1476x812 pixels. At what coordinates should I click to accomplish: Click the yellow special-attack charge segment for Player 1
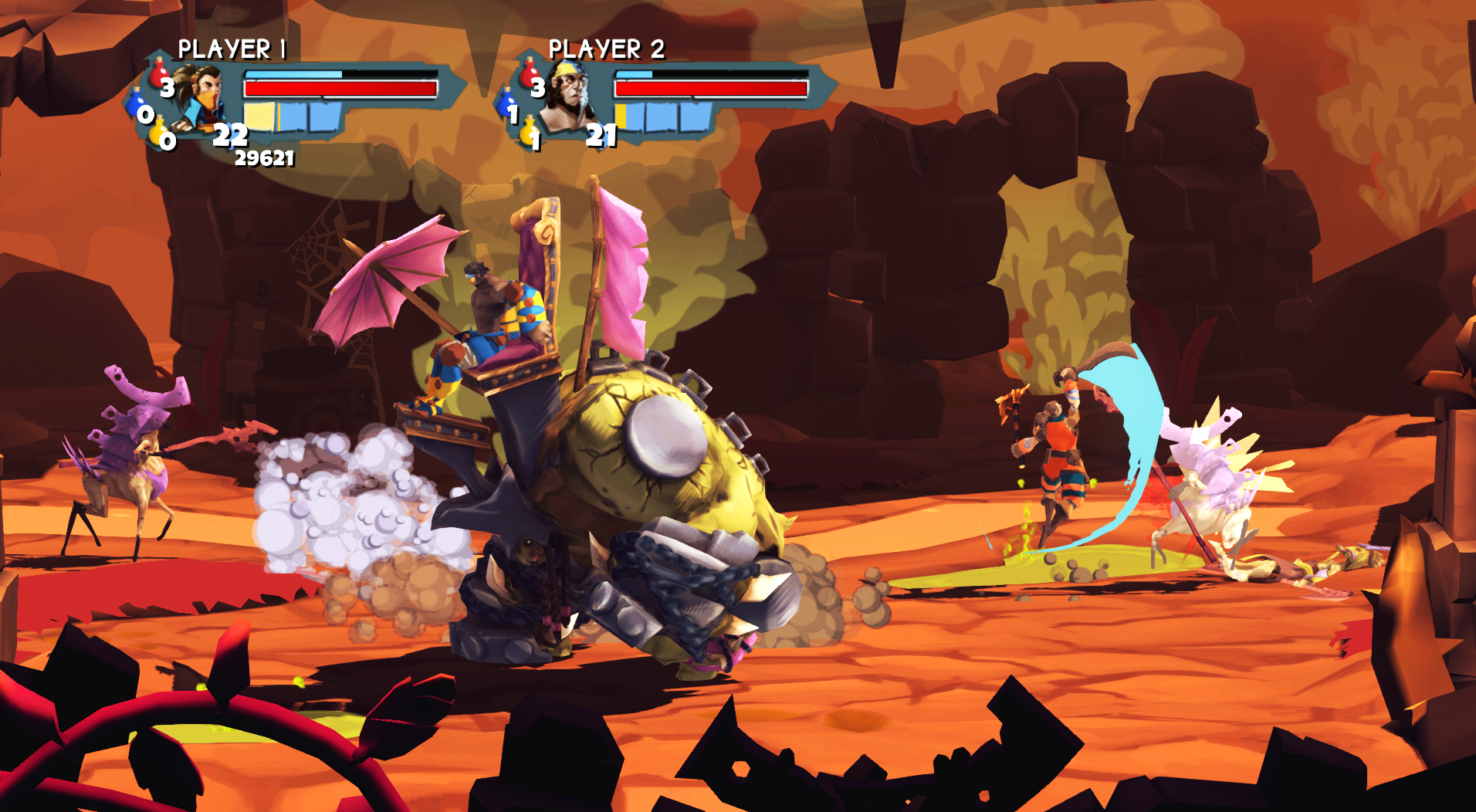pos(261,118)
